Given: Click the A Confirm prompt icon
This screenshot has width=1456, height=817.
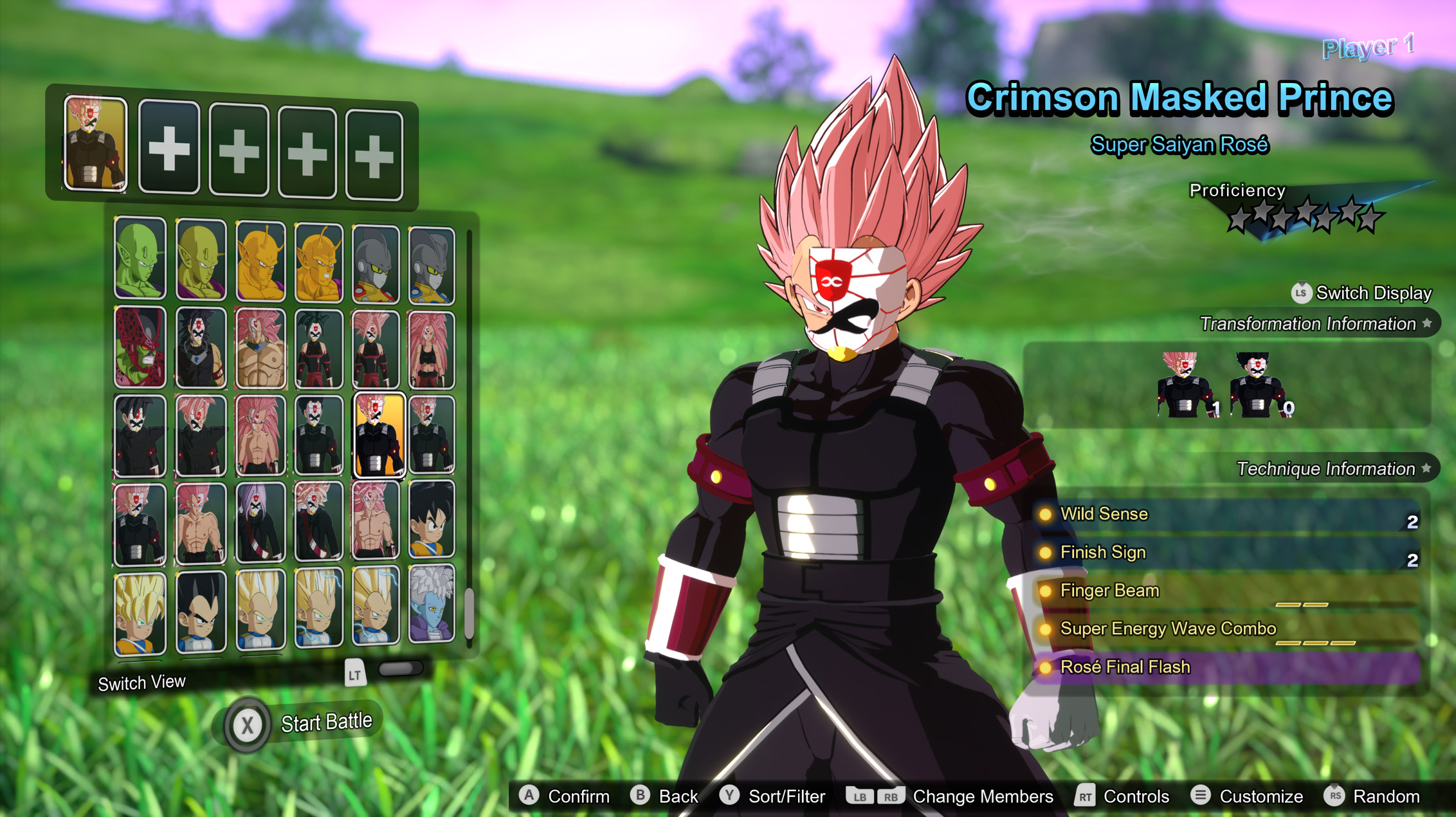Looking at the screenshot, I should 529,796.
